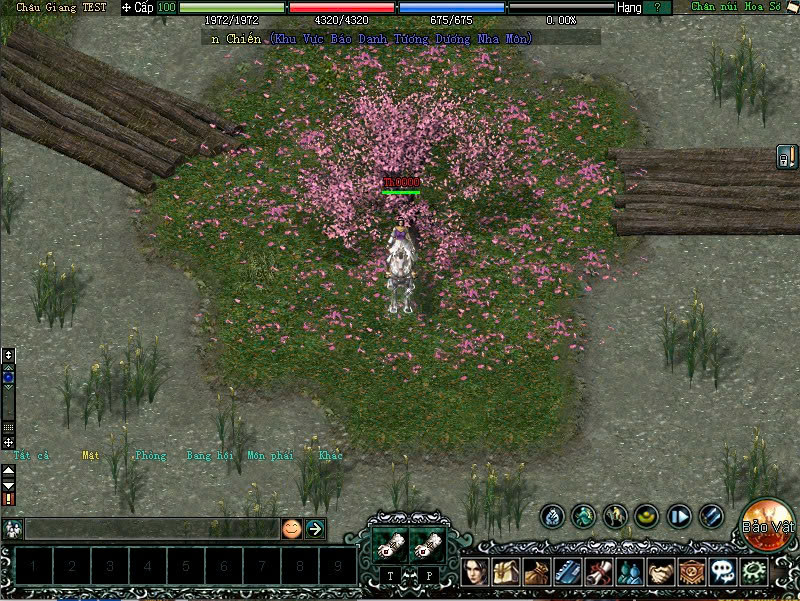Send the chat message with arrow button
800x601 pixels.
click(x=315, y=529)
